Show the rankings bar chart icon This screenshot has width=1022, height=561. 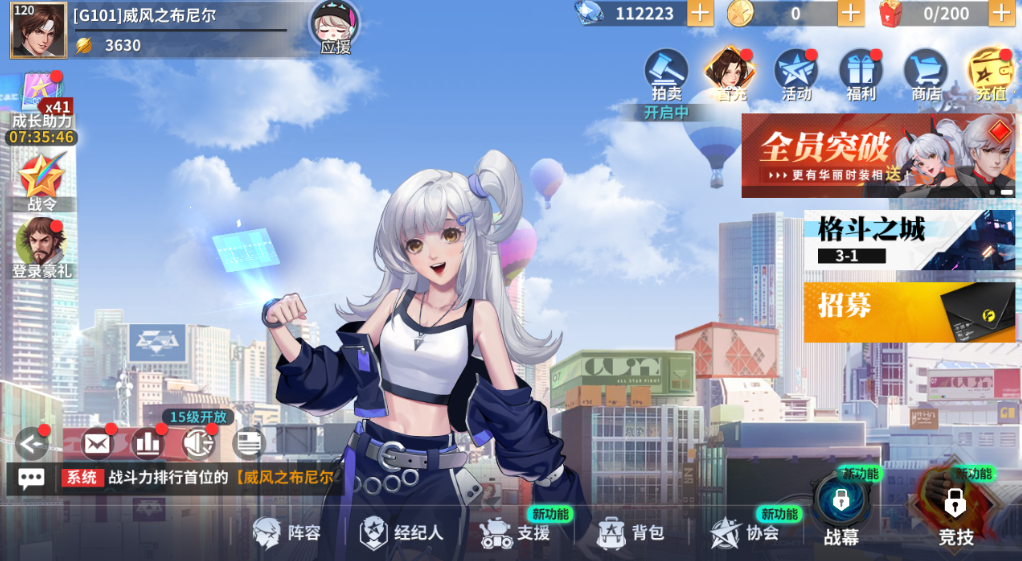coord(148,442)
